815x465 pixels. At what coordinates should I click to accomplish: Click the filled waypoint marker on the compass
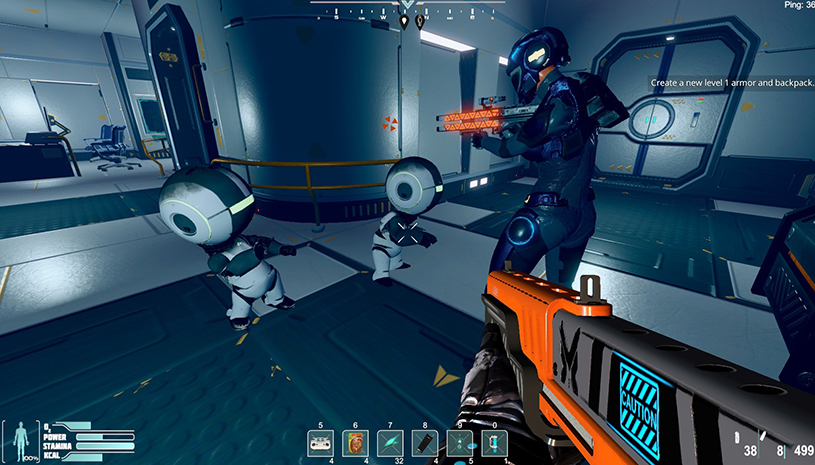404,19
